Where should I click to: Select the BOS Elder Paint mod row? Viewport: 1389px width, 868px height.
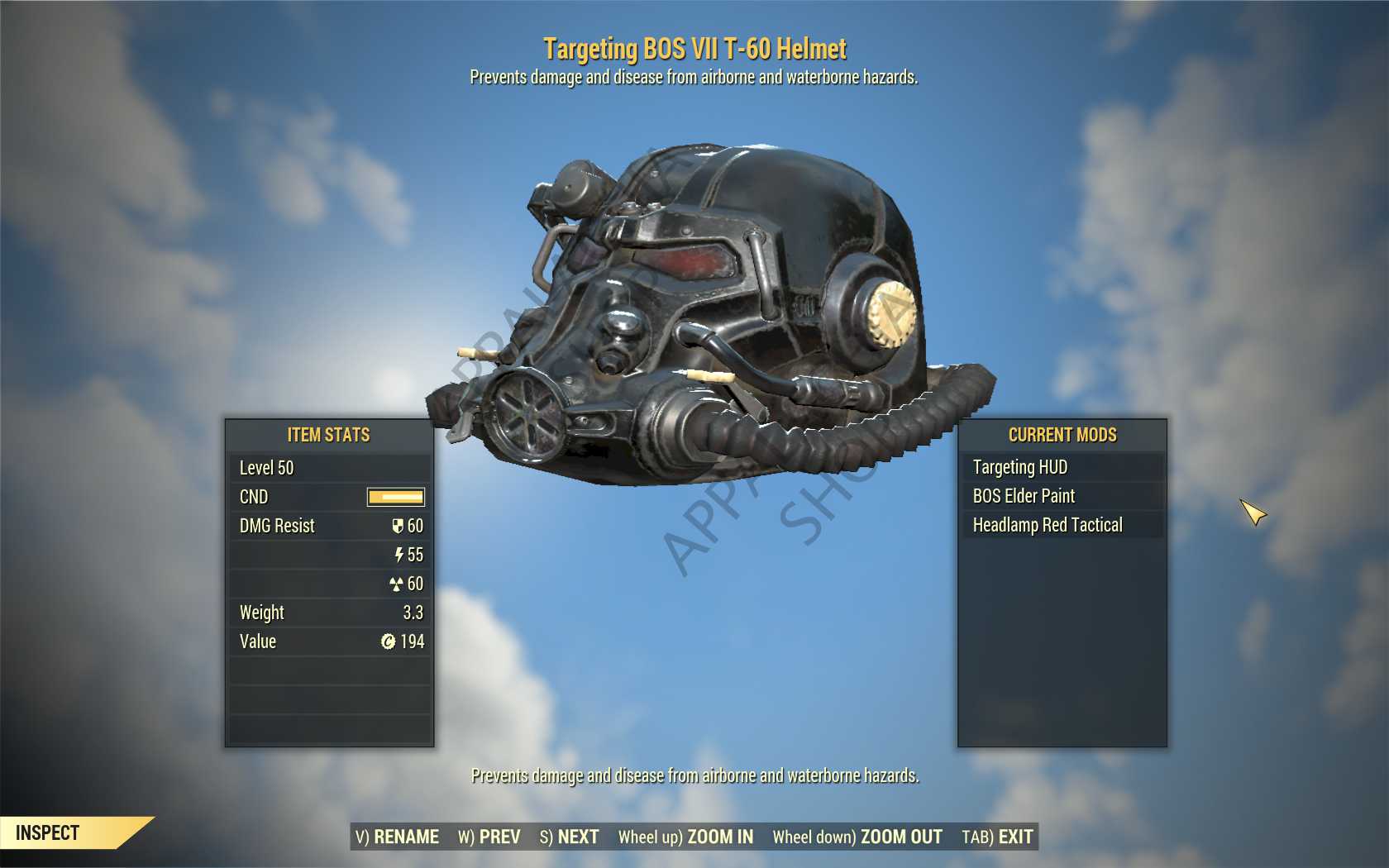(x=1062, y=496)
